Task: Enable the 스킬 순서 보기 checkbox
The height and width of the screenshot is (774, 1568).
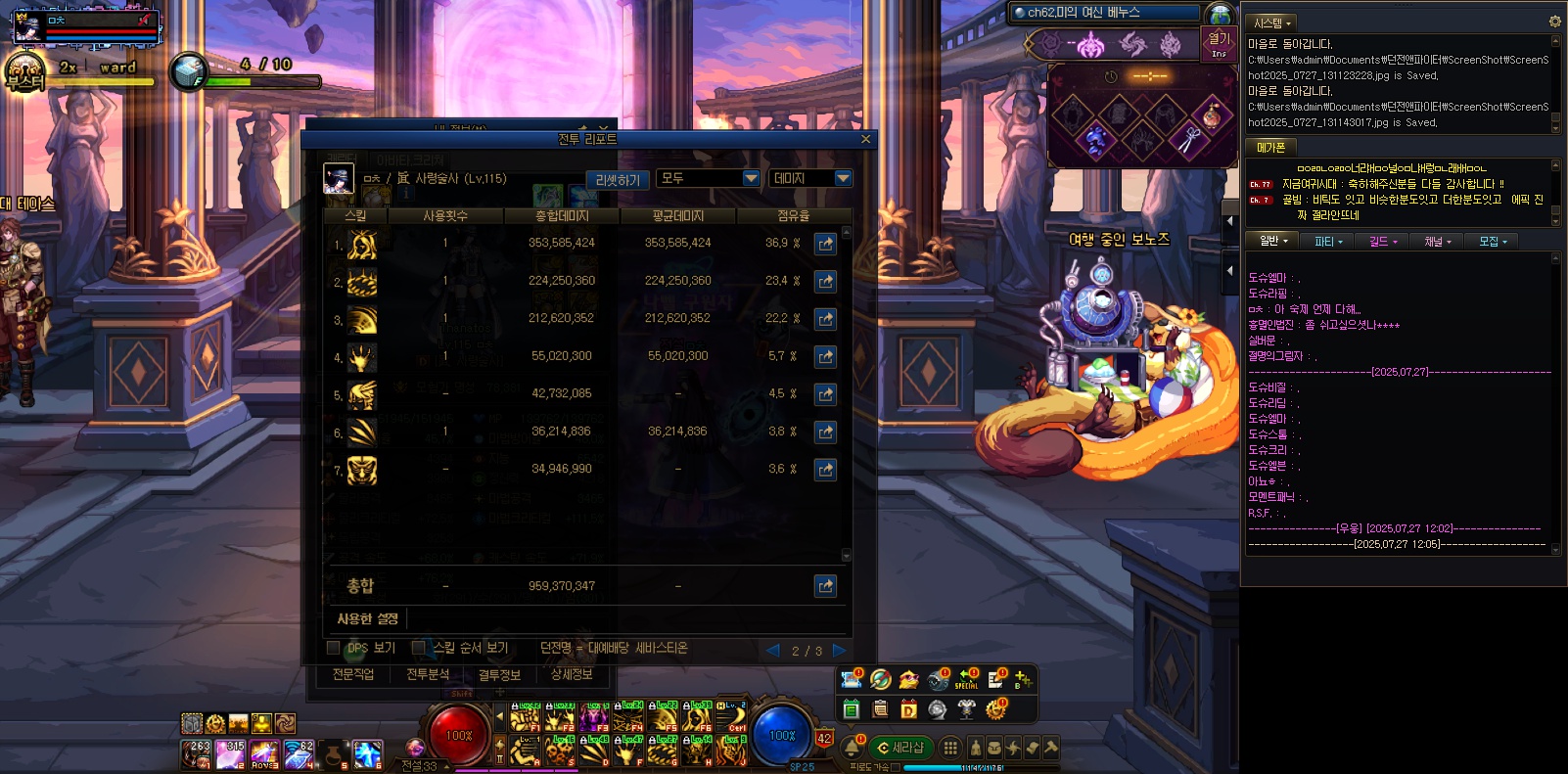Action: 419,648
